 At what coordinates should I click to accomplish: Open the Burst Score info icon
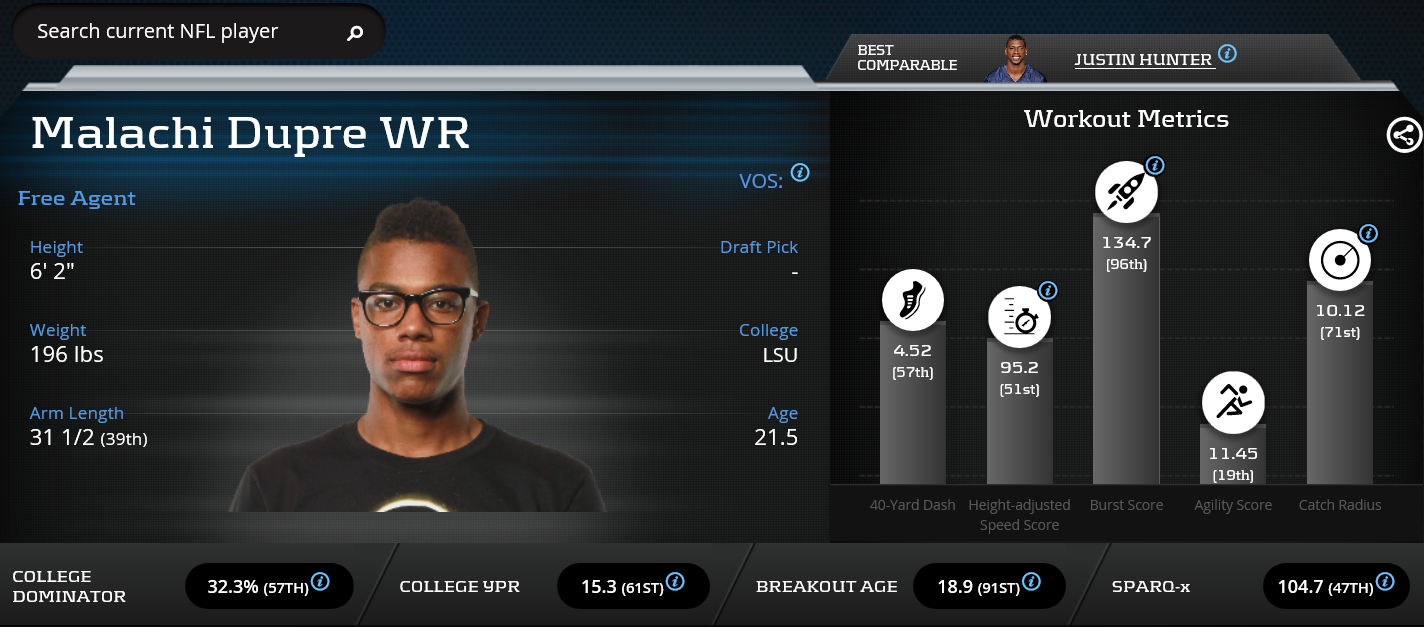click(x=1155, y=166)
